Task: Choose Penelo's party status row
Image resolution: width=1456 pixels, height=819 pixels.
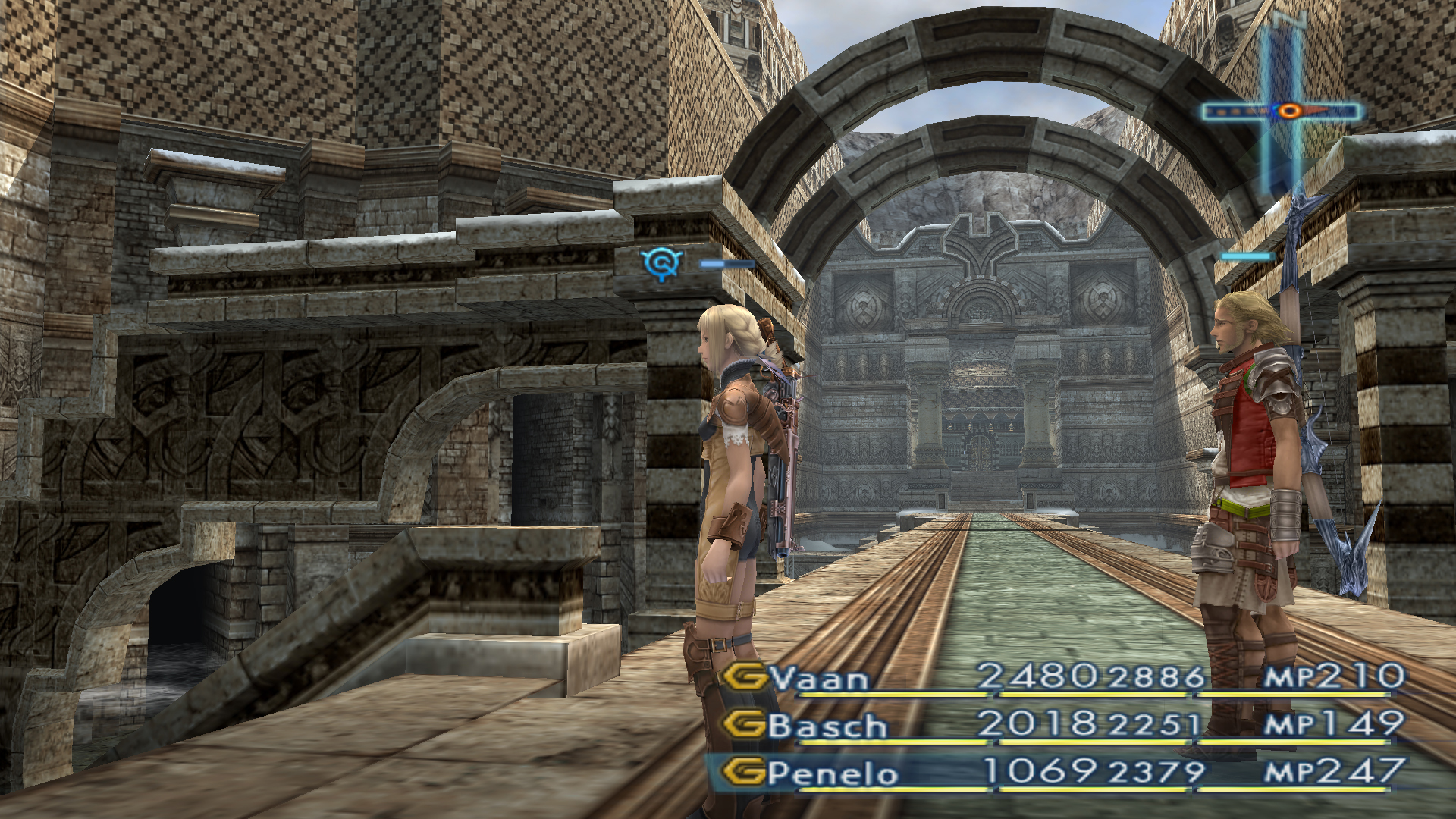Action: [1054, 773]
